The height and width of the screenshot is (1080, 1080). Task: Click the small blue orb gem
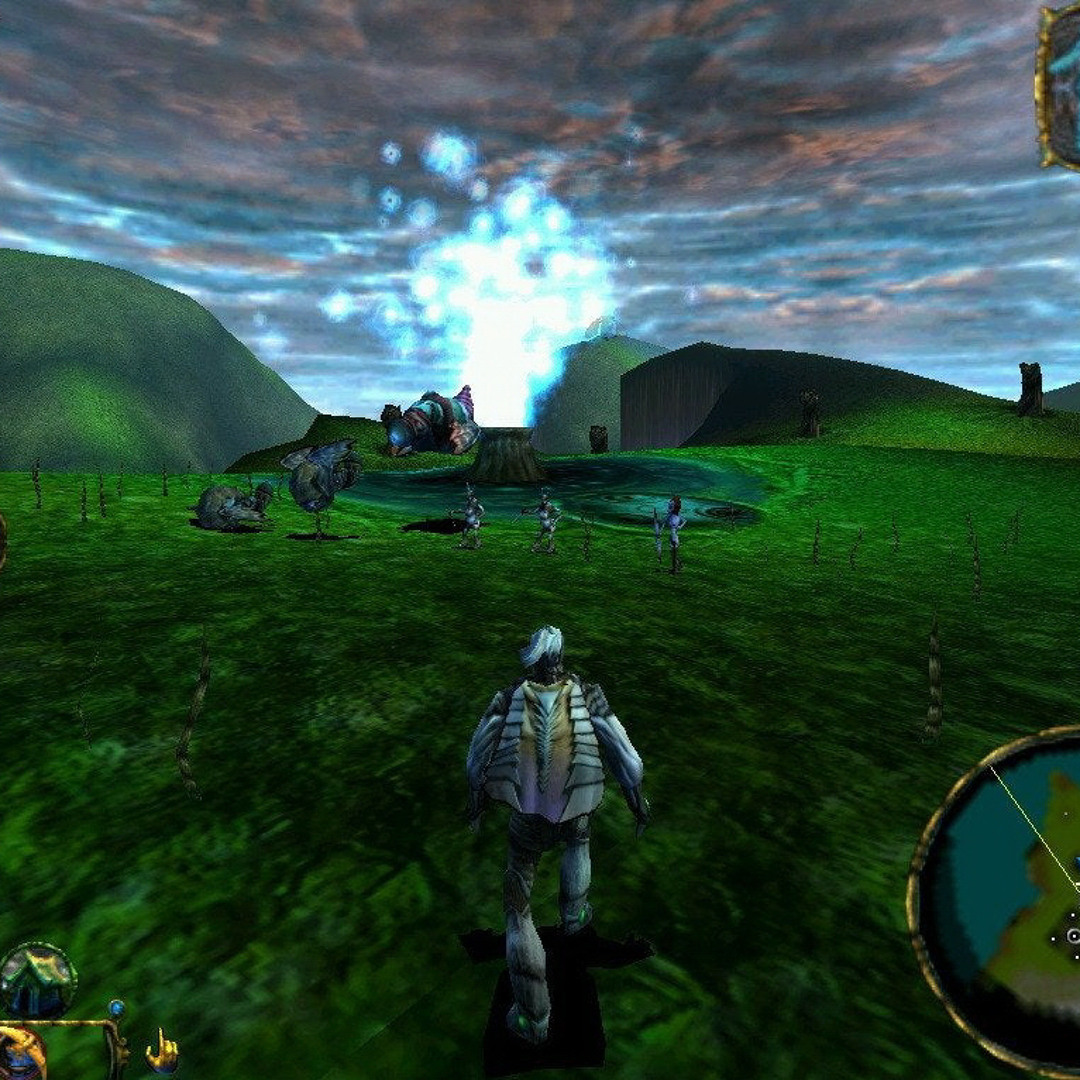tap(116, 1008)
